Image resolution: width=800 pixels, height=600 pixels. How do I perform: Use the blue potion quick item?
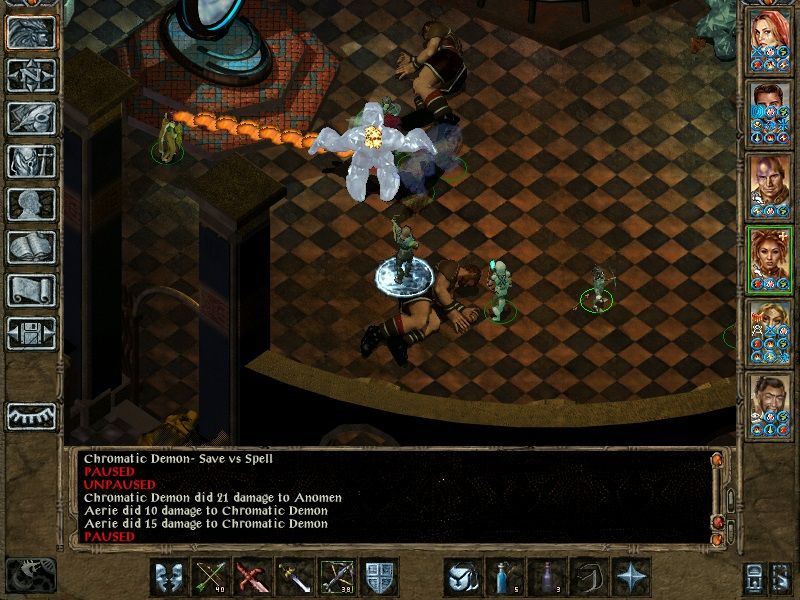[x=505, y=577]
